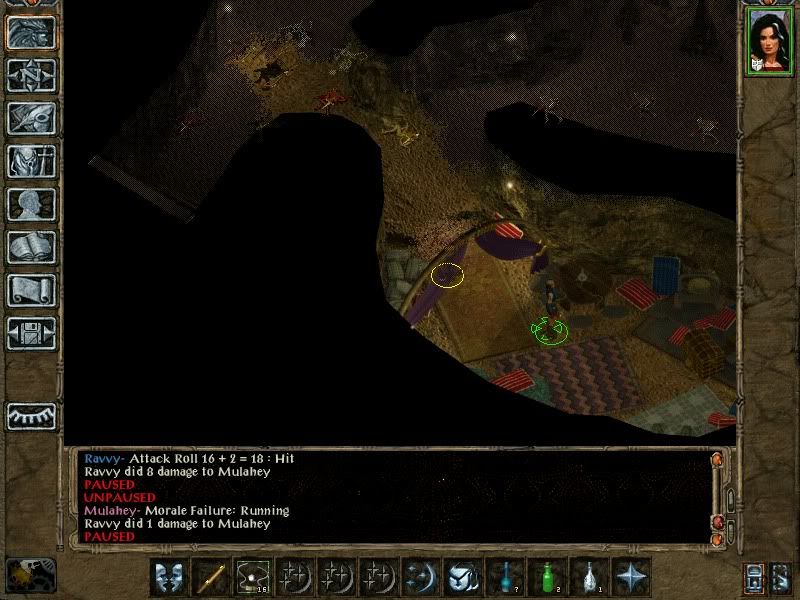Click the game clock to unpause
The width and height of the screenshot is (800, 600).
pos(31,573)
